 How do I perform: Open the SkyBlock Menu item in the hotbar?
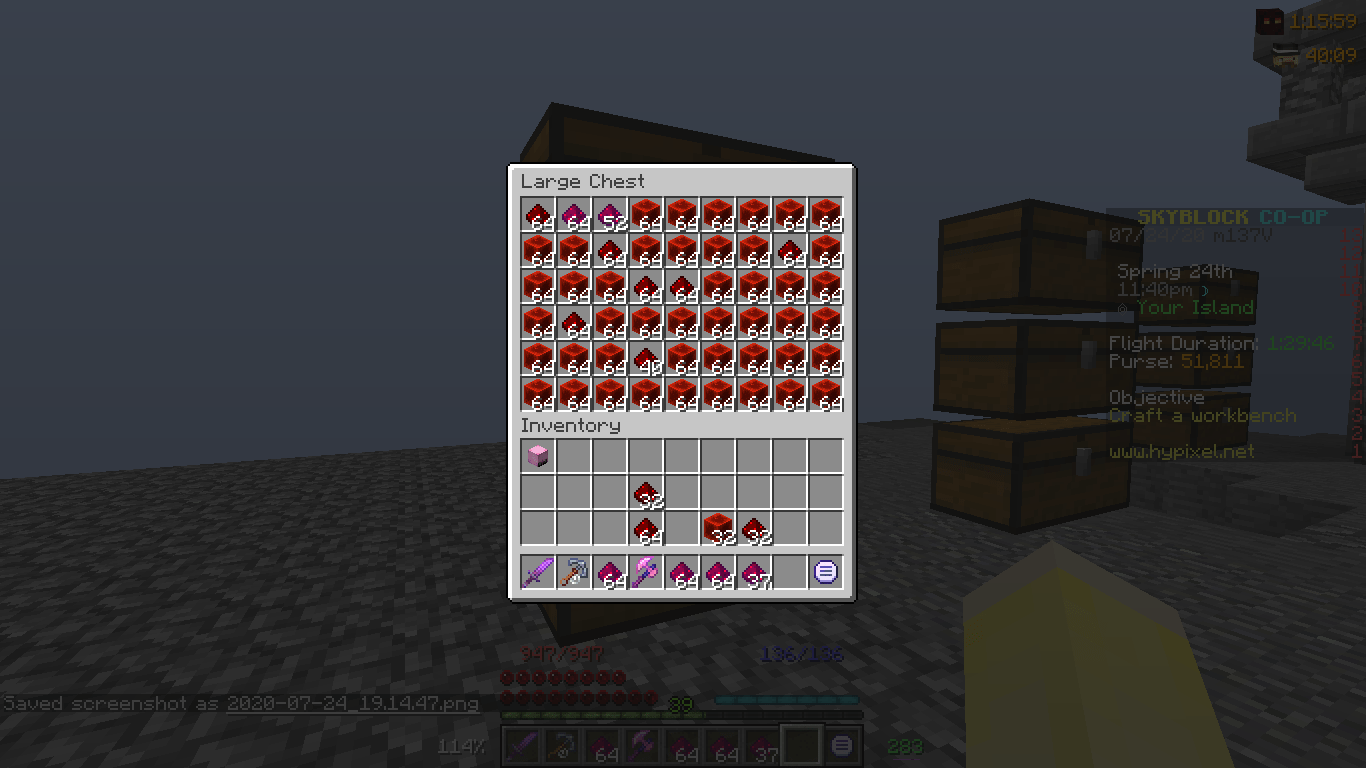coord(825,572)
